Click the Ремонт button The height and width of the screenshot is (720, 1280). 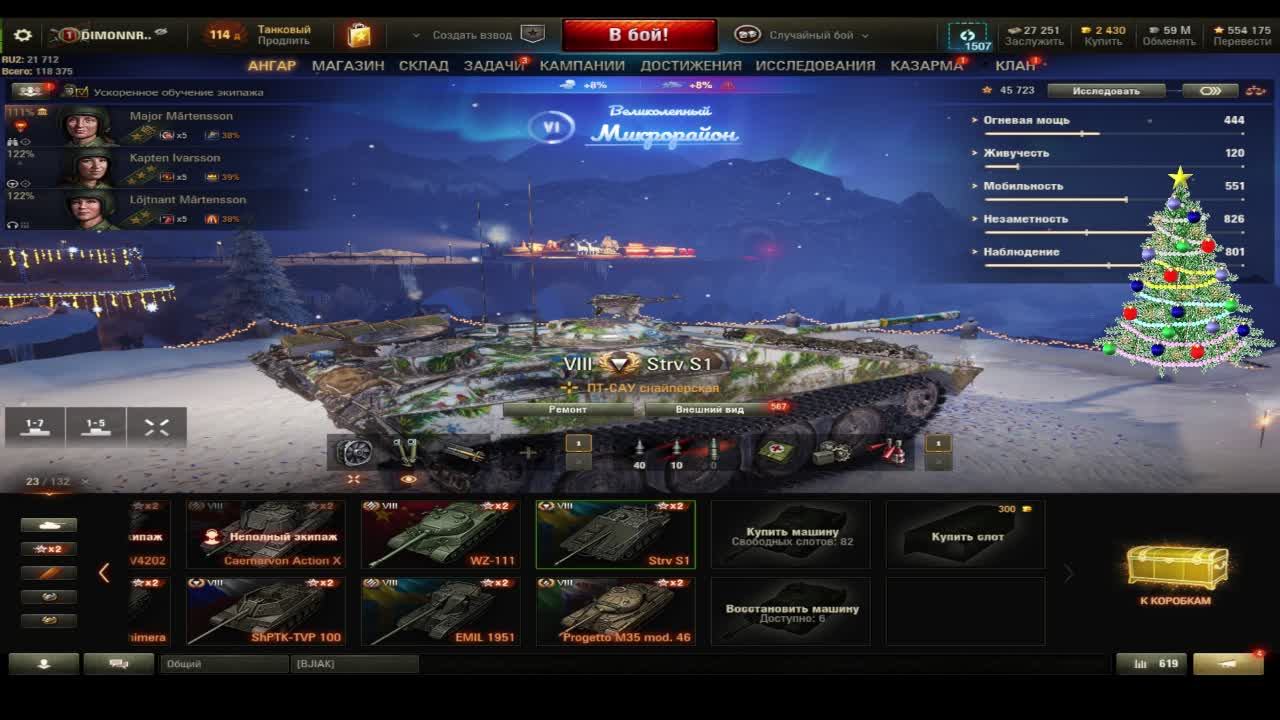568,409
